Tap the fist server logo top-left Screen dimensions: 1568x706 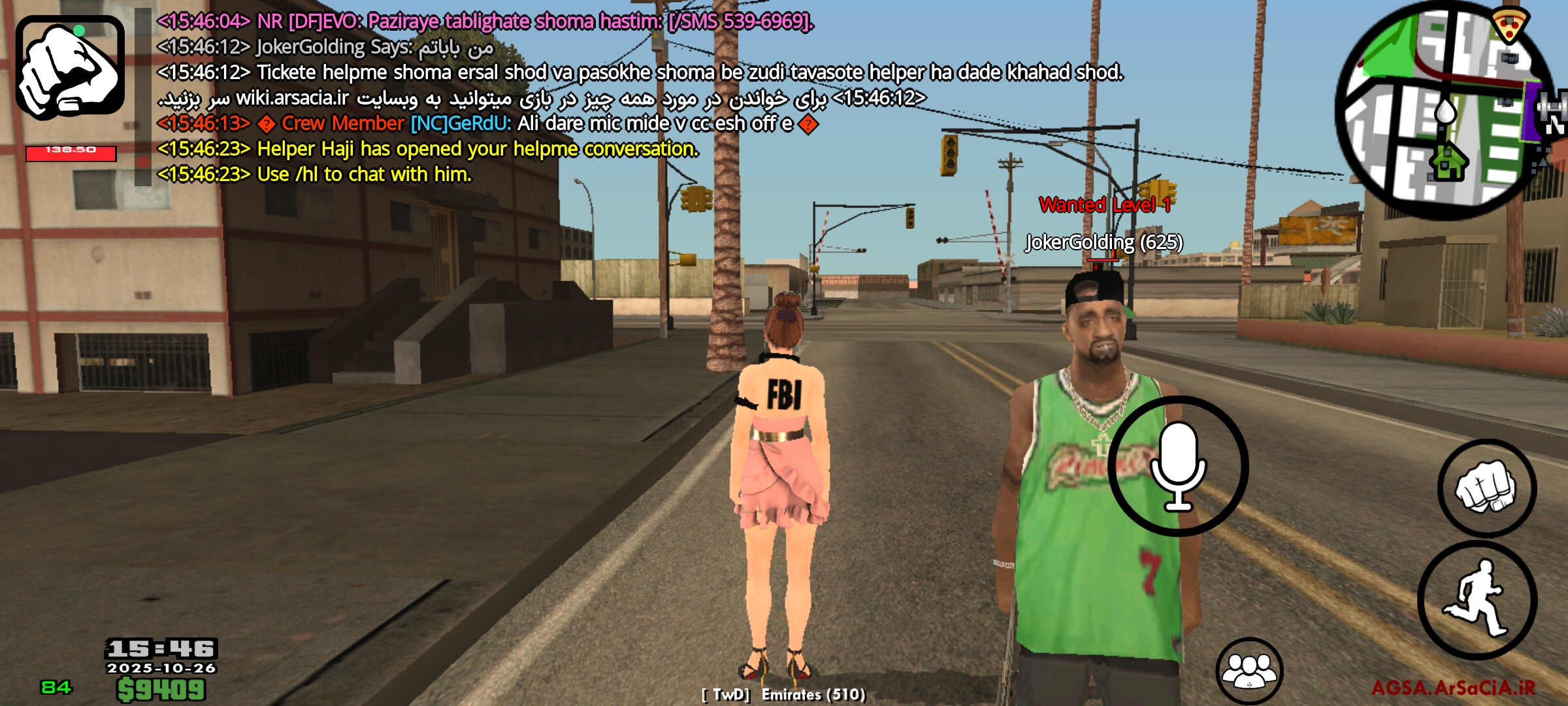click(71, 69)
